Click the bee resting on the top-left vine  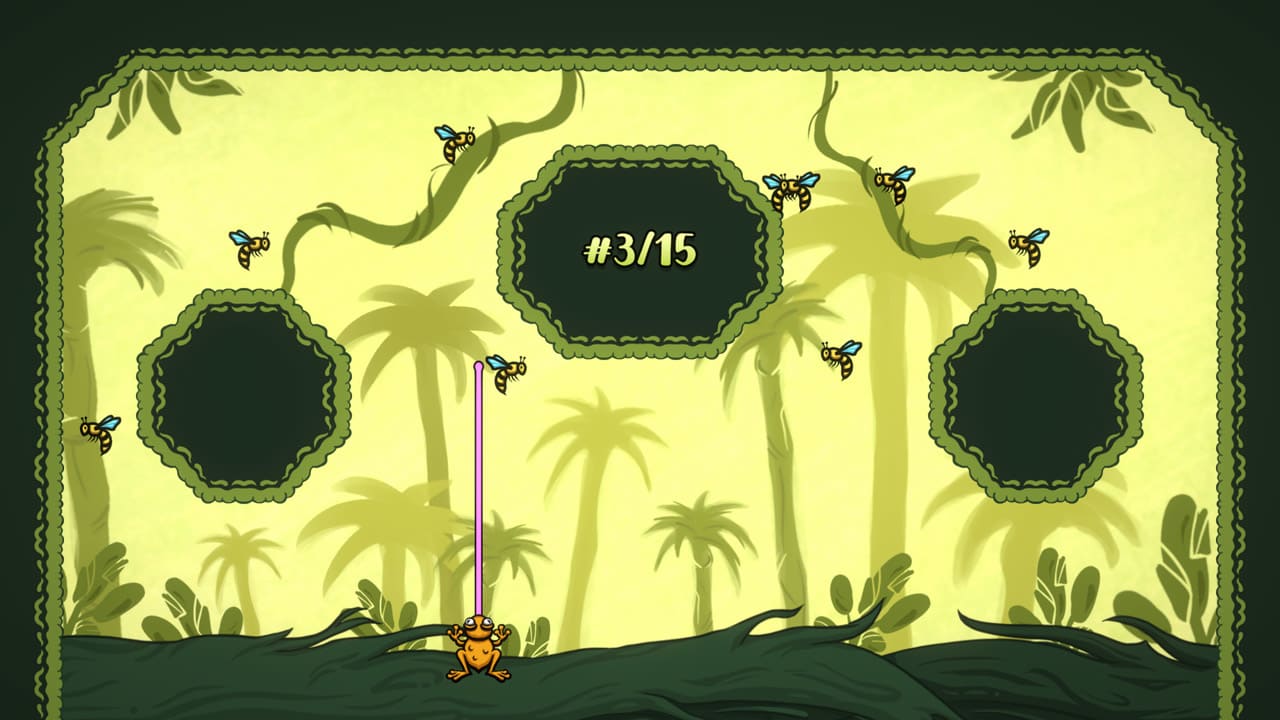tap(453, 145)
